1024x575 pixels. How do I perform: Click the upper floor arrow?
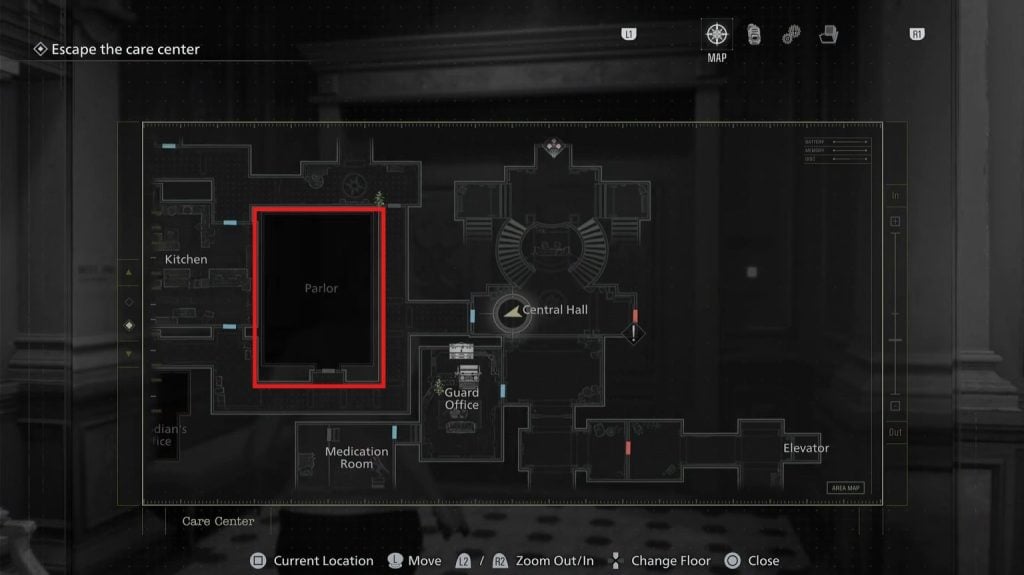[127, 273]
